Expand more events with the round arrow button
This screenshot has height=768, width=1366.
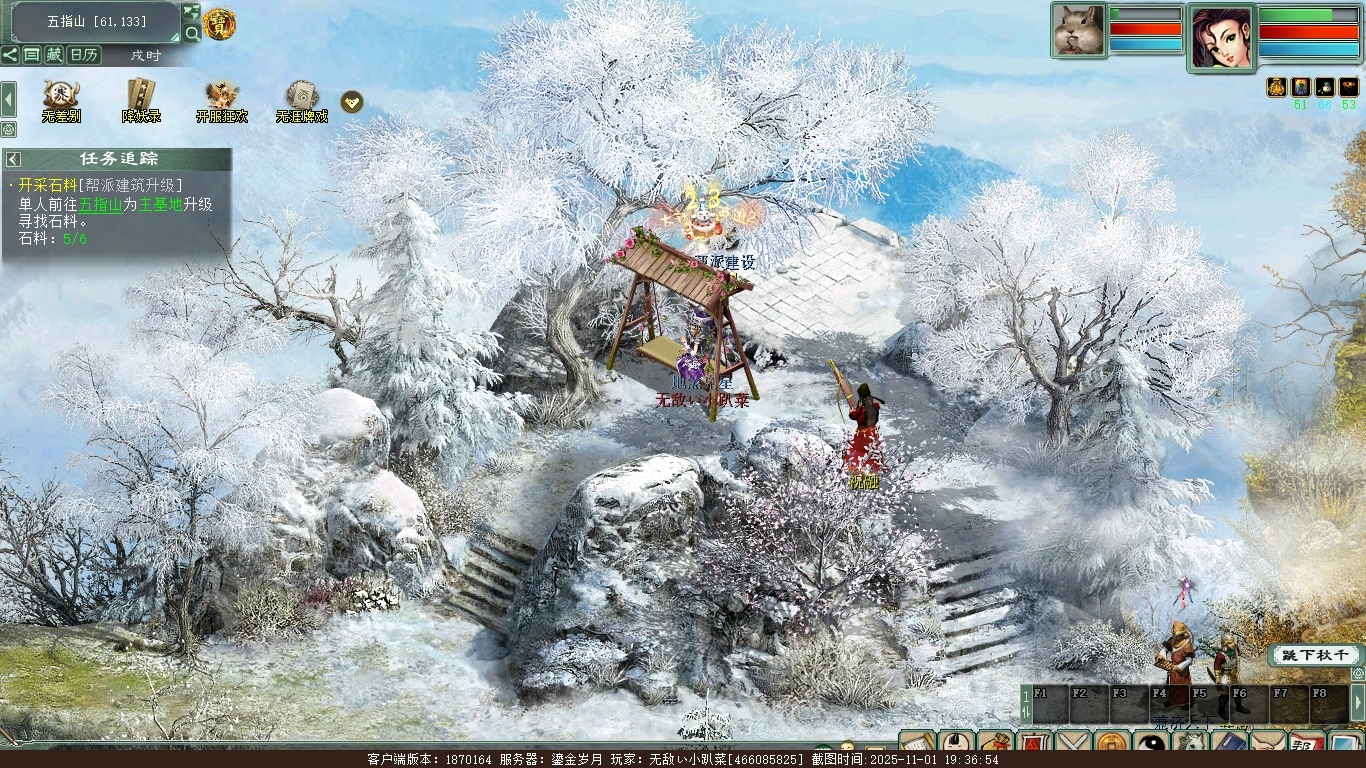352,101
